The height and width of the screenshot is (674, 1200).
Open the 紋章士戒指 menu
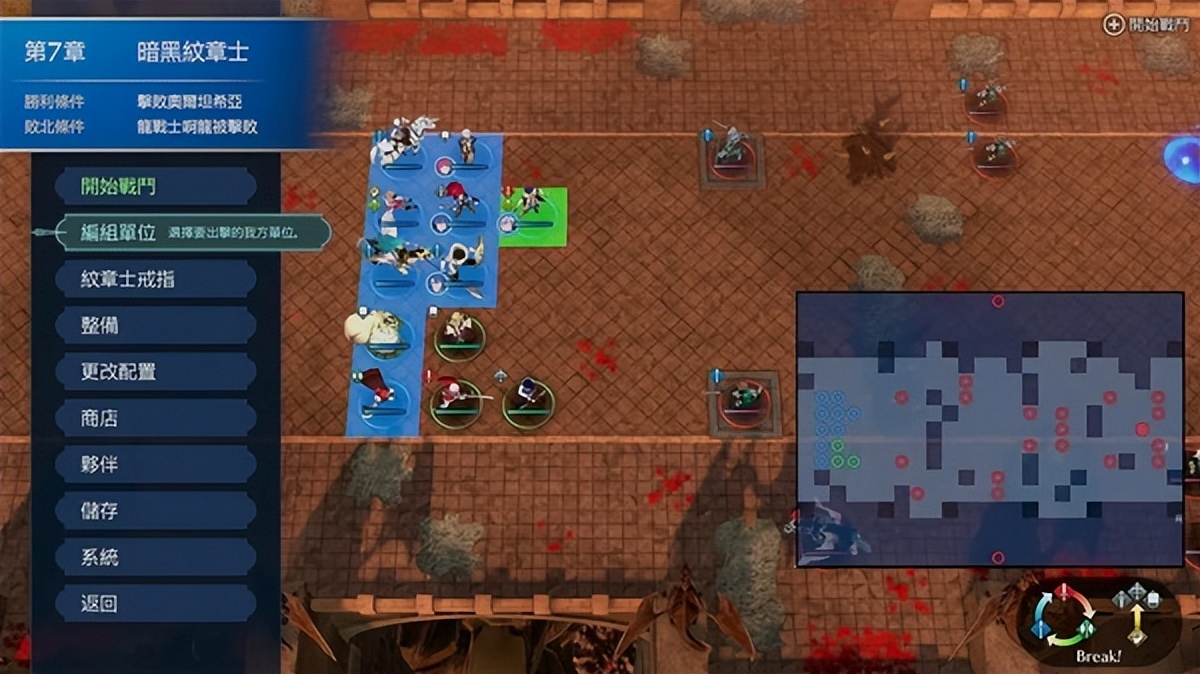tap(155, 279)
